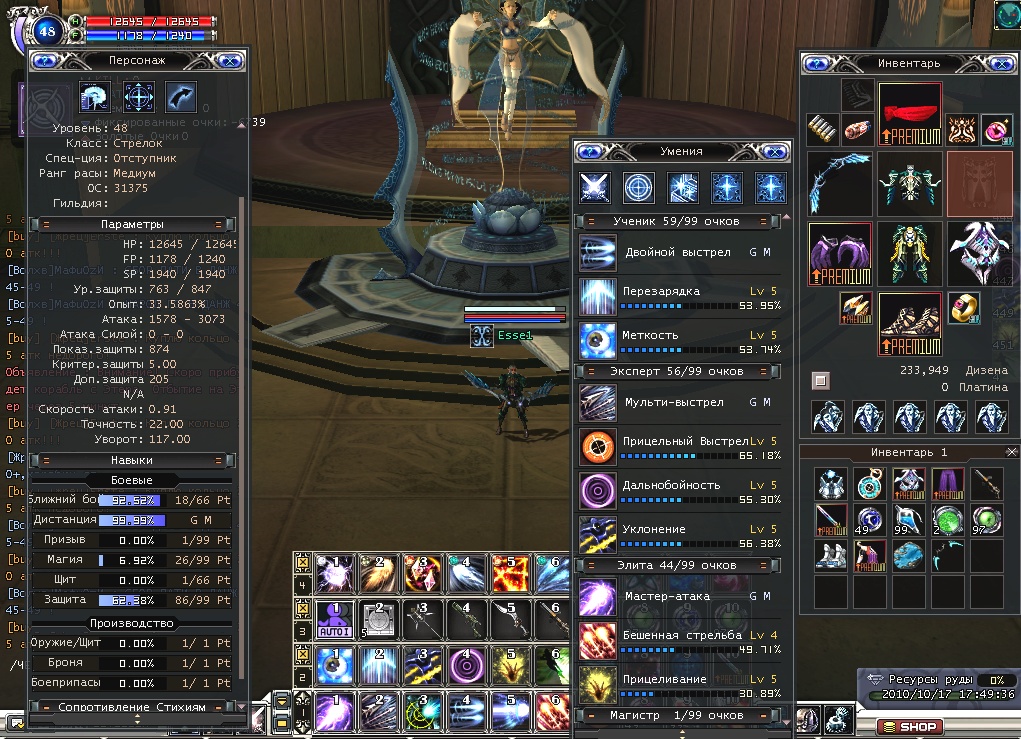Toggle the checkbox beside the Dalant amount
Viewport: 1021px width, 739px height.
point(820,380)
